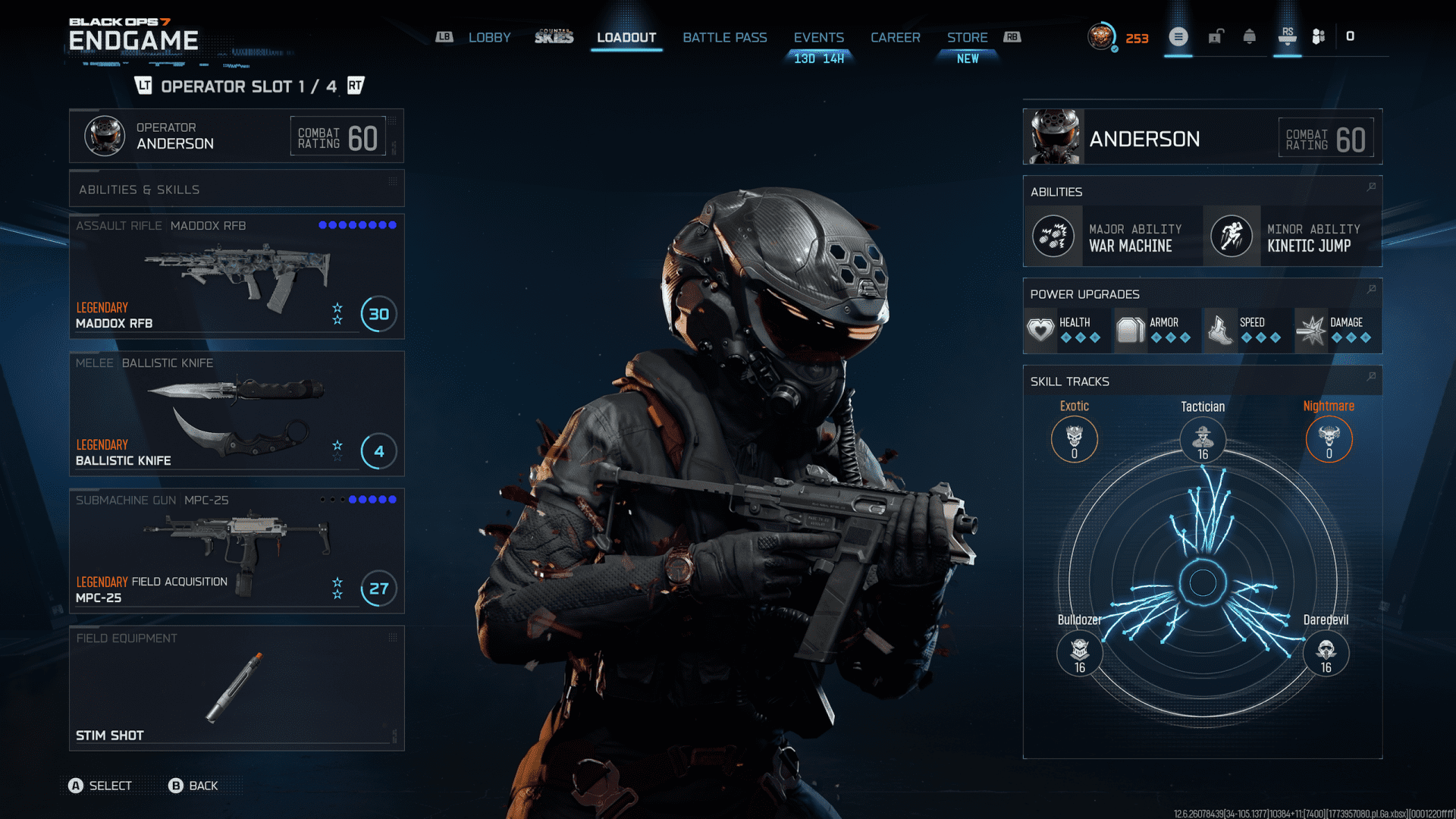Viewport: 1456px width, 819px height.
Task: Open Abilities & Skills section
Action: (237, 189)
